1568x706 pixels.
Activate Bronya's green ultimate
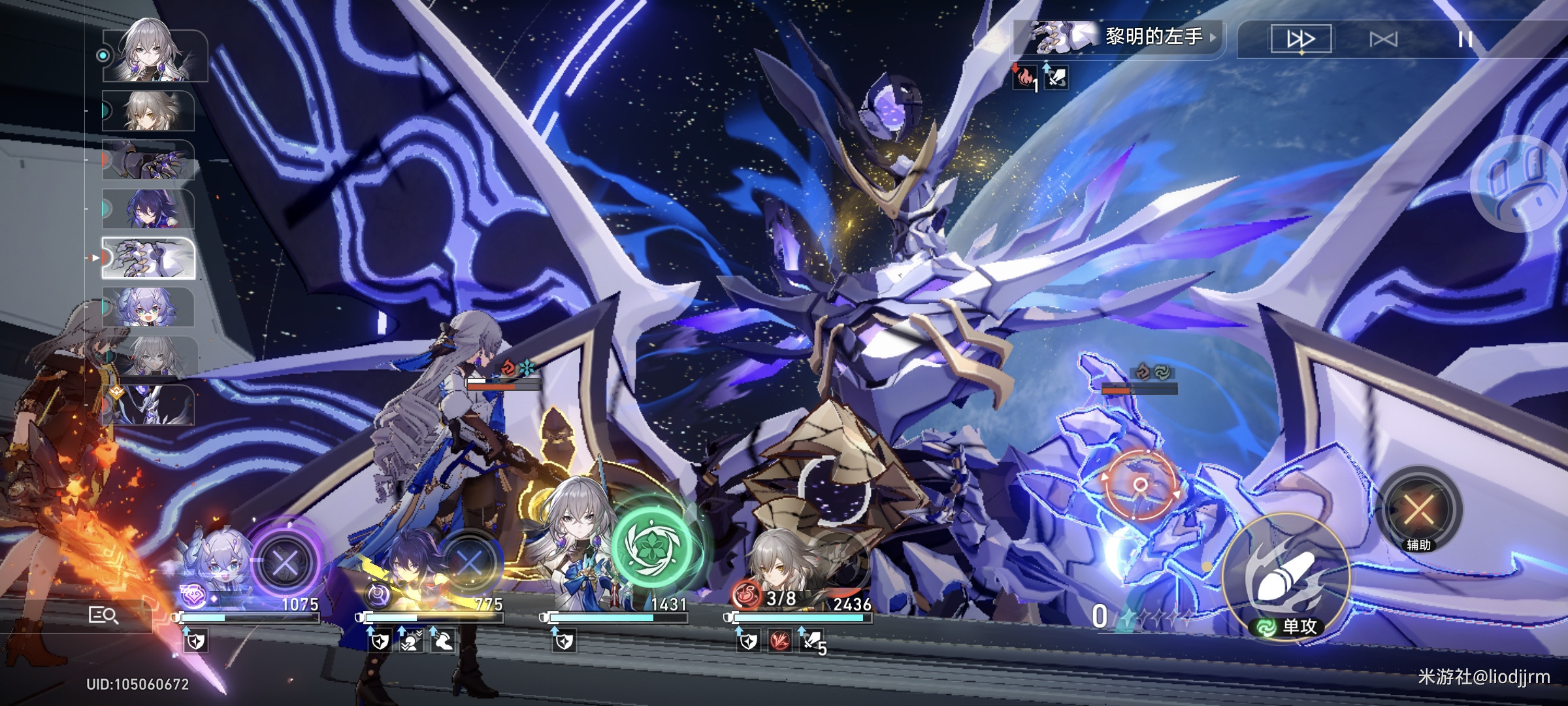[651, 544]
